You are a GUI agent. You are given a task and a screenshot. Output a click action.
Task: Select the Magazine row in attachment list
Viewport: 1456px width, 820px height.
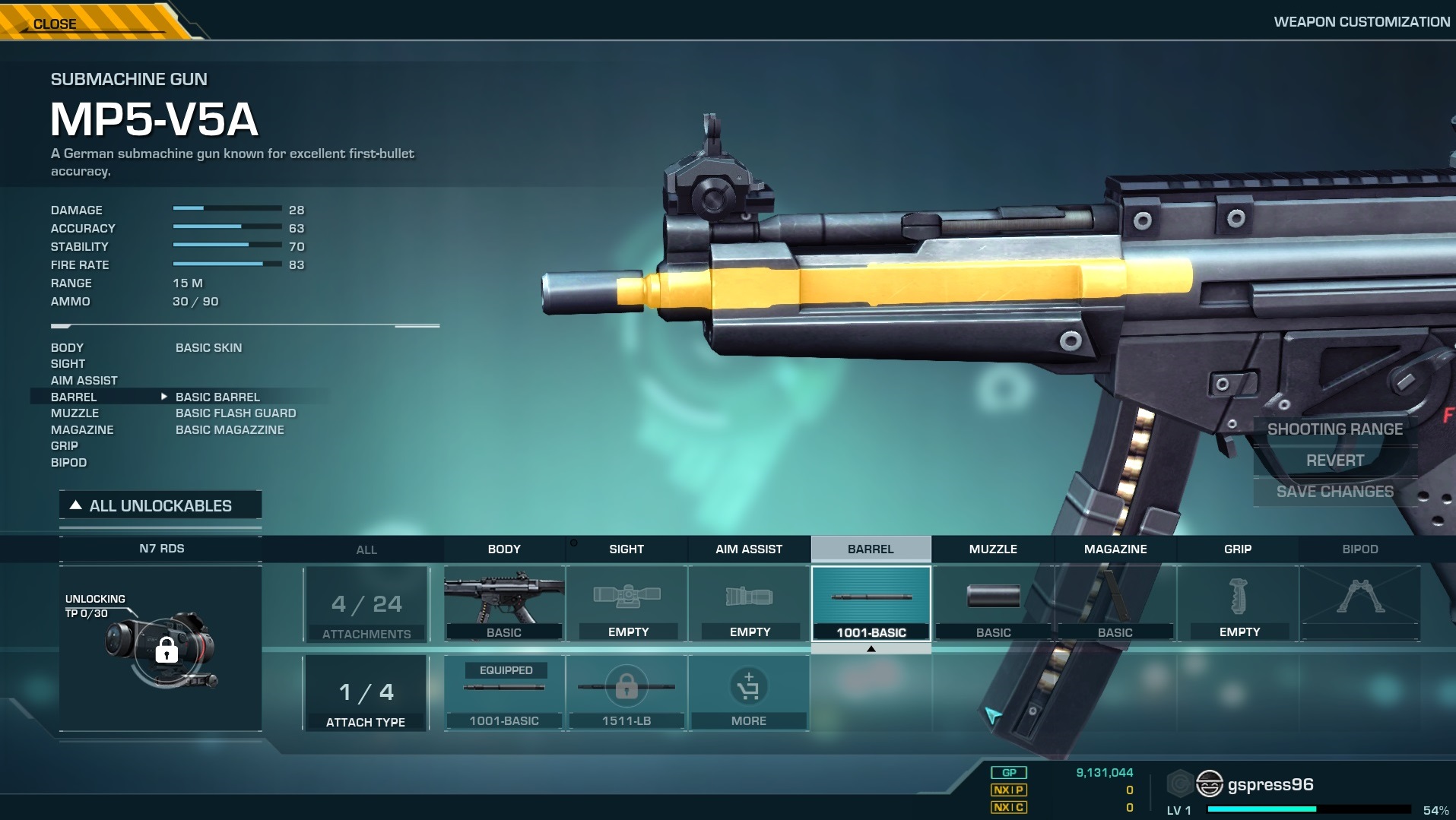pyautogui.click(x=82, y=430)
